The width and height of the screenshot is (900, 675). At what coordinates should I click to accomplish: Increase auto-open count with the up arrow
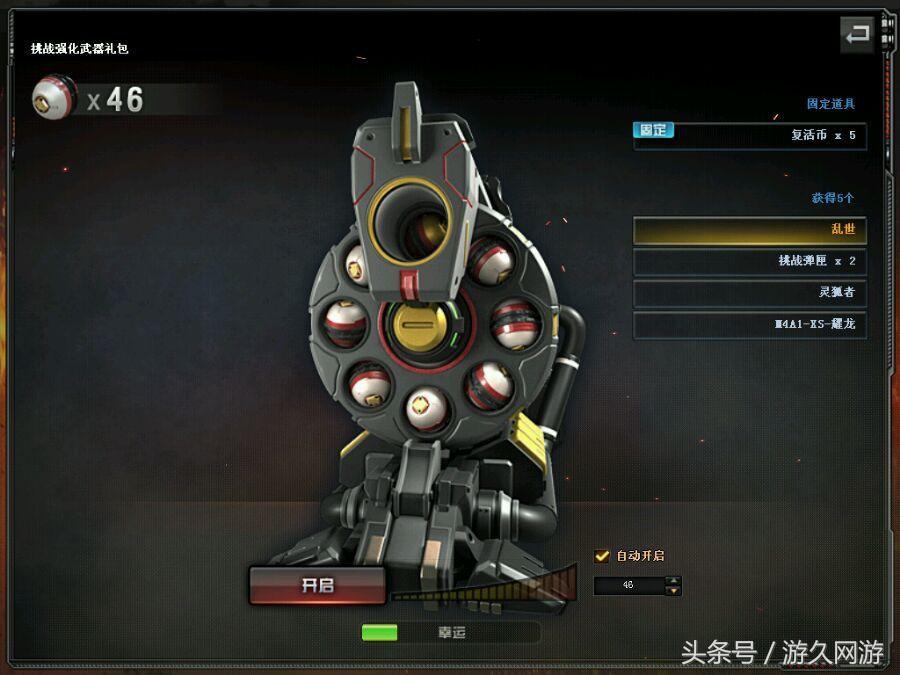coord(674,580)
